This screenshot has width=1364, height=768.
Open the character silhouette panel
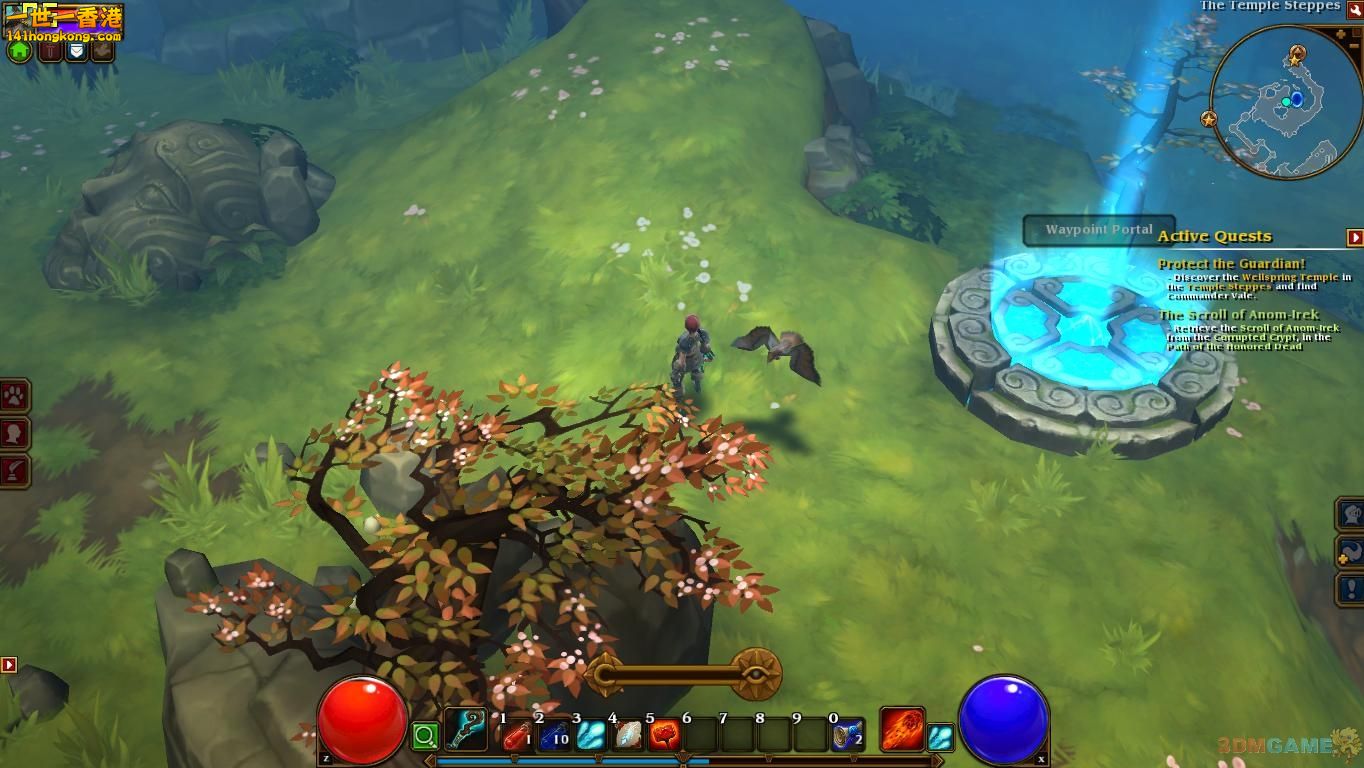click(15, 433)
